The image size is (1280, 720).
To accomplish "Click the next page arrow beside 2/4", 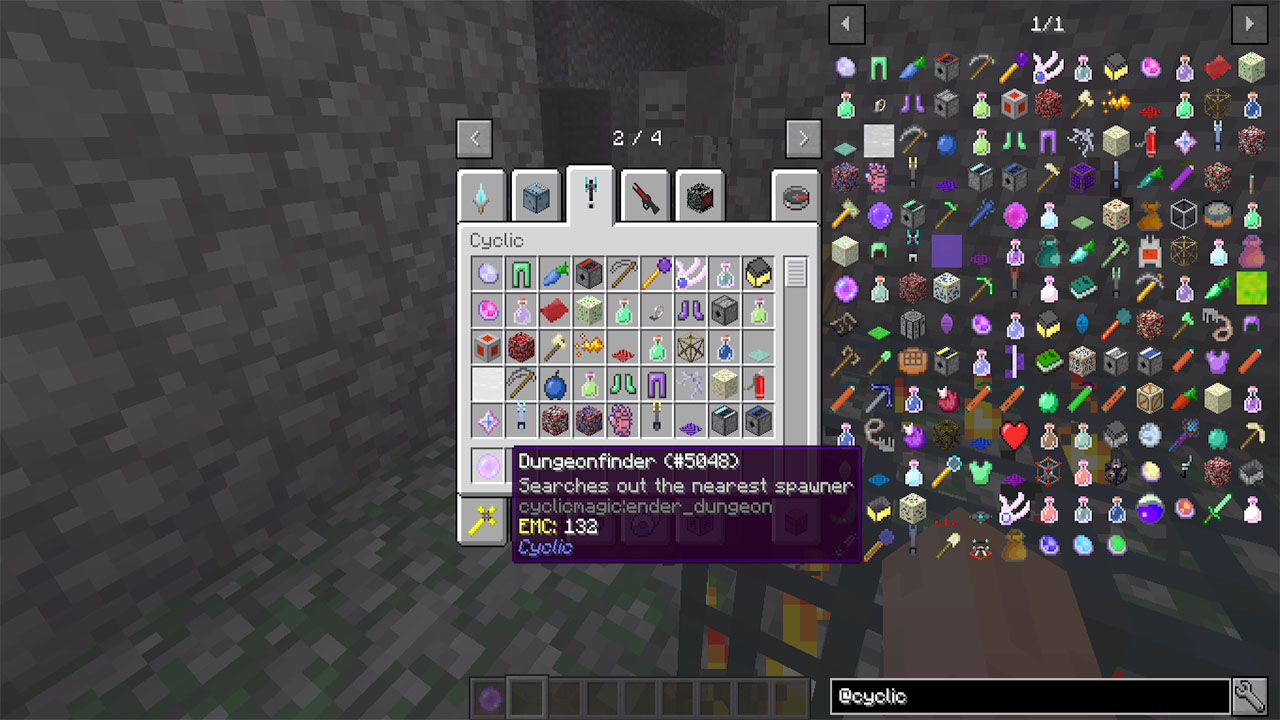I will (804, 138).
